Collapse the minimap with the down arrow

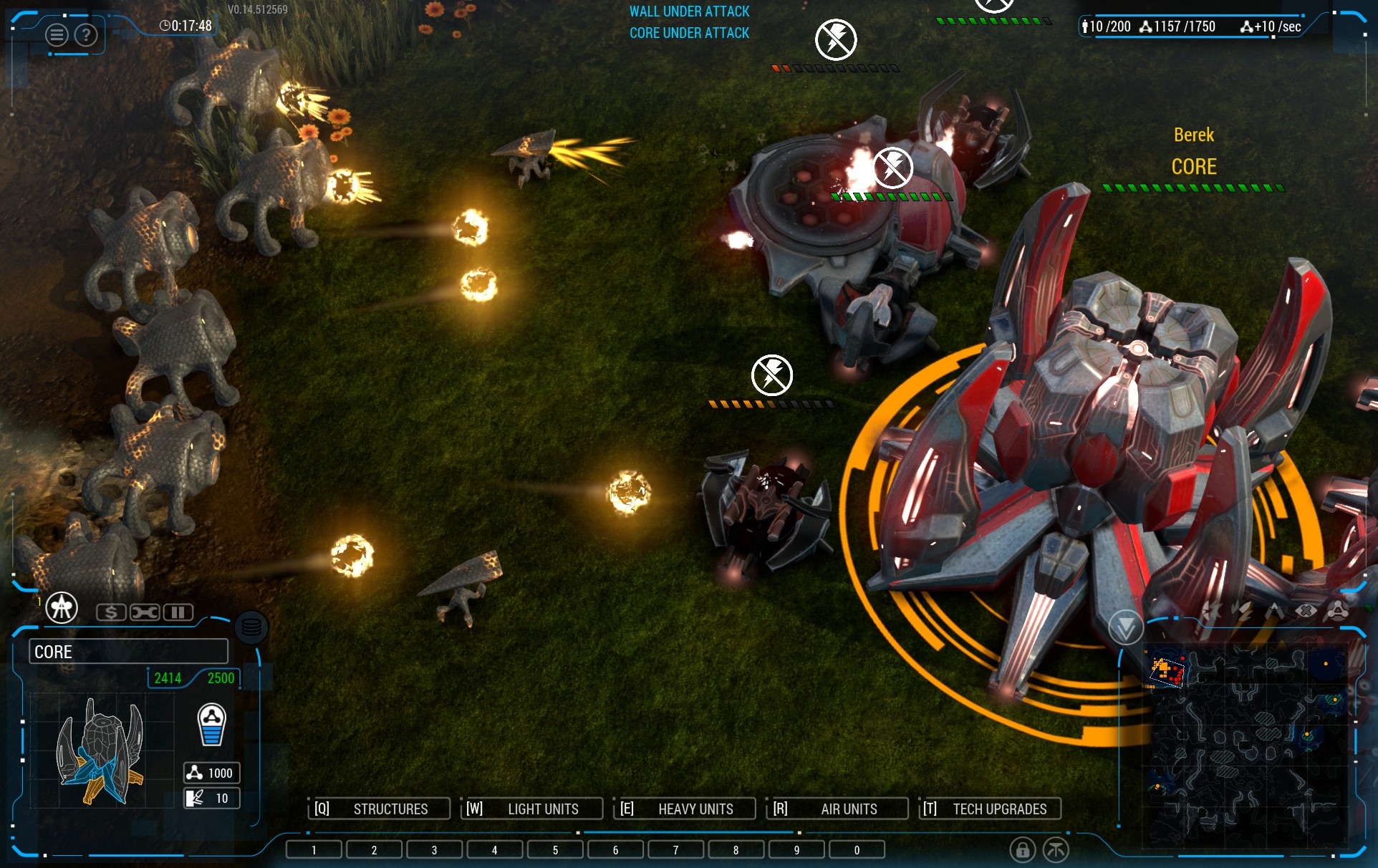[1125, 628]
